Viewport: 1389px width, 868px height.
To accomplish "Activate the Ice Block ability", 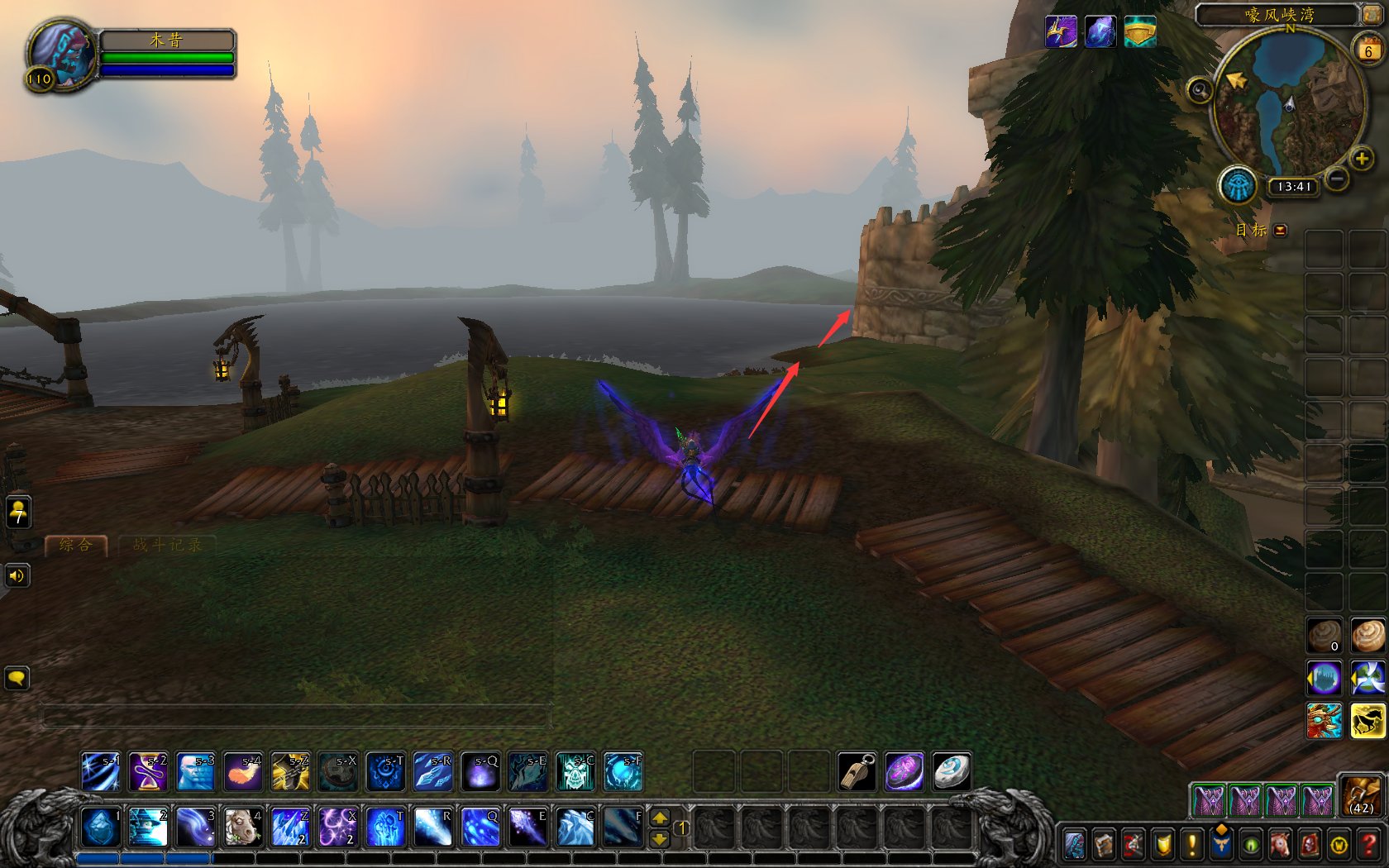I will tap(100, 827).
